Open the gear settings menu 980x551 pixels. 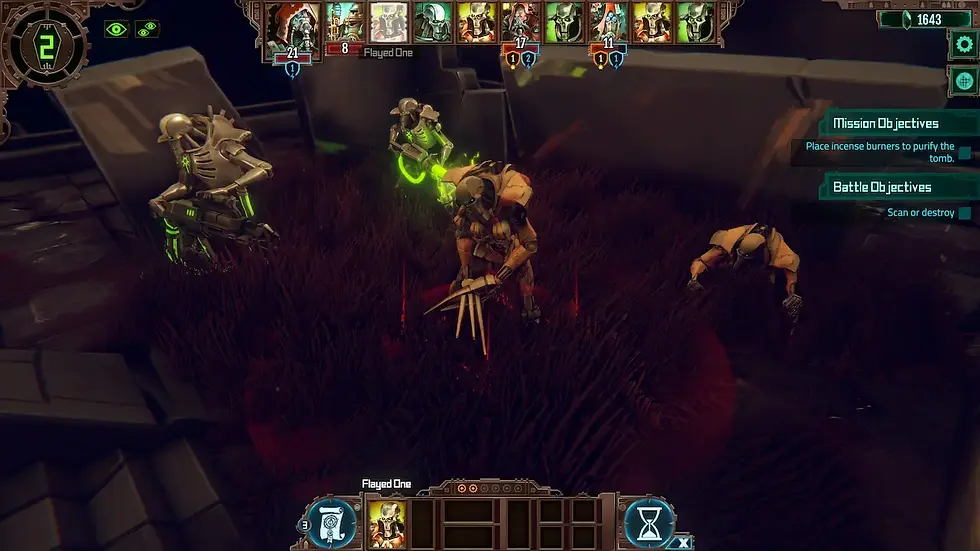click(x=964, y=43)
